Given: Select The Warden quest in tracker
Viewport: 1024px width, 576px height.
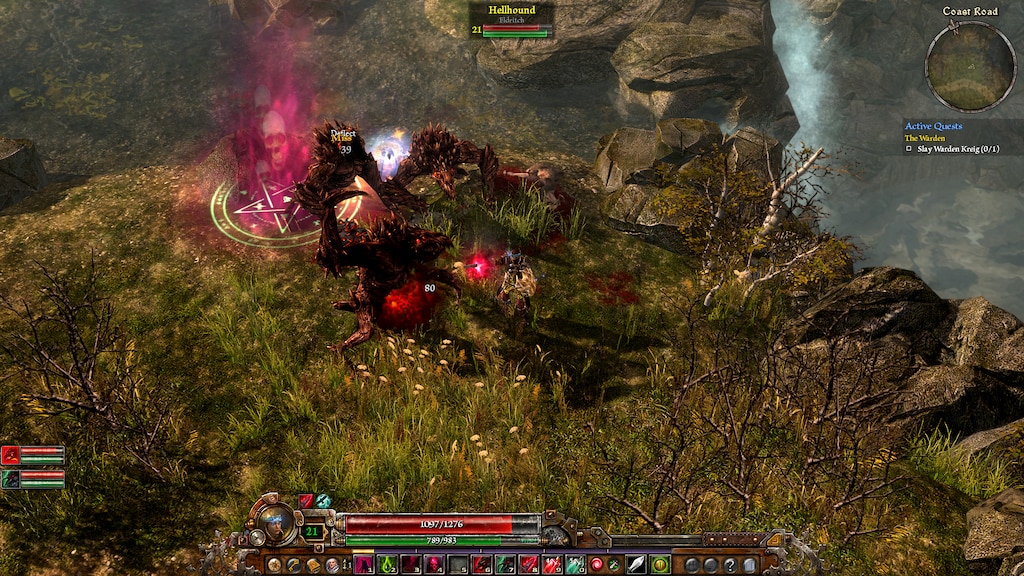Looking at the screenshot, I should [925, 138].
